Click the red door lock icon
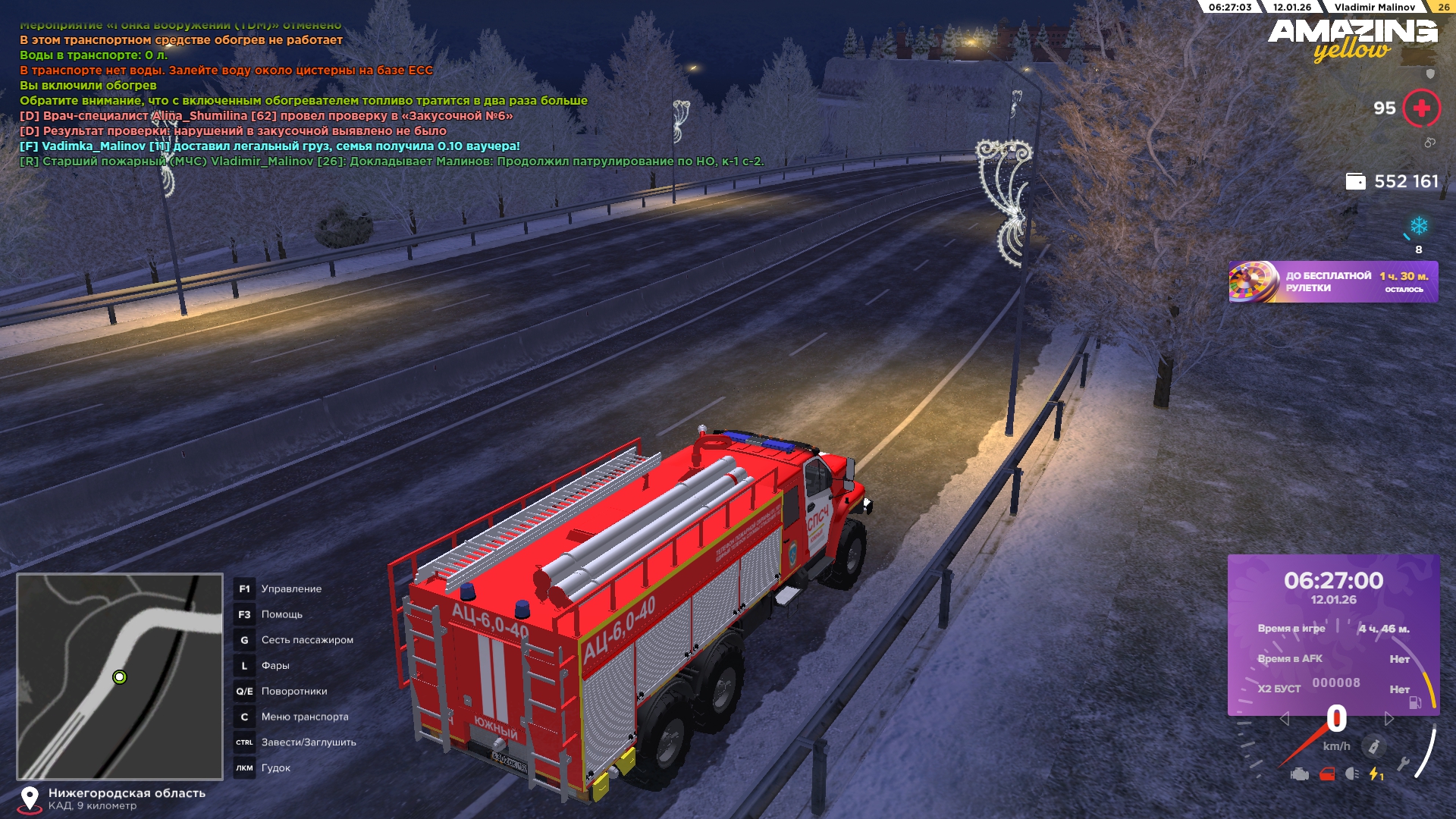Screen dimensions: 1456x819 click(1326, 774)
